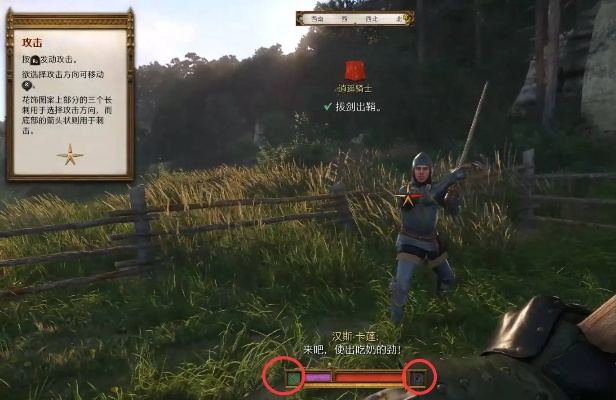Screen dimensions: 616x400
Task: Click the dark square icon beside the red health bar
Action: [x=419, y=378]
